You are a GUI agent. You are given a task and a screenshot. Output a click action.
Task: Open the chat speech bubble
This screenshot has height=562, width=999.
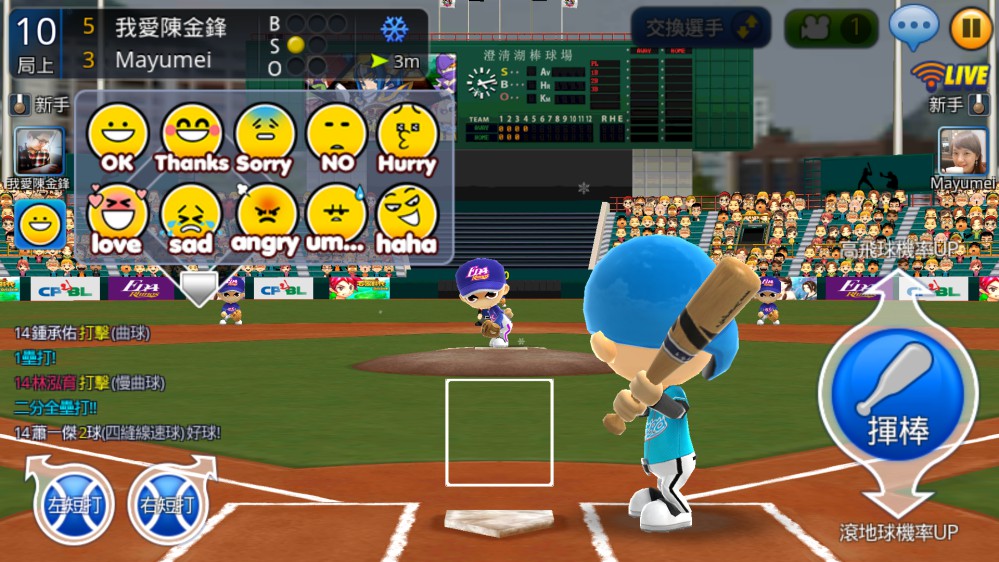pos(913,27)
